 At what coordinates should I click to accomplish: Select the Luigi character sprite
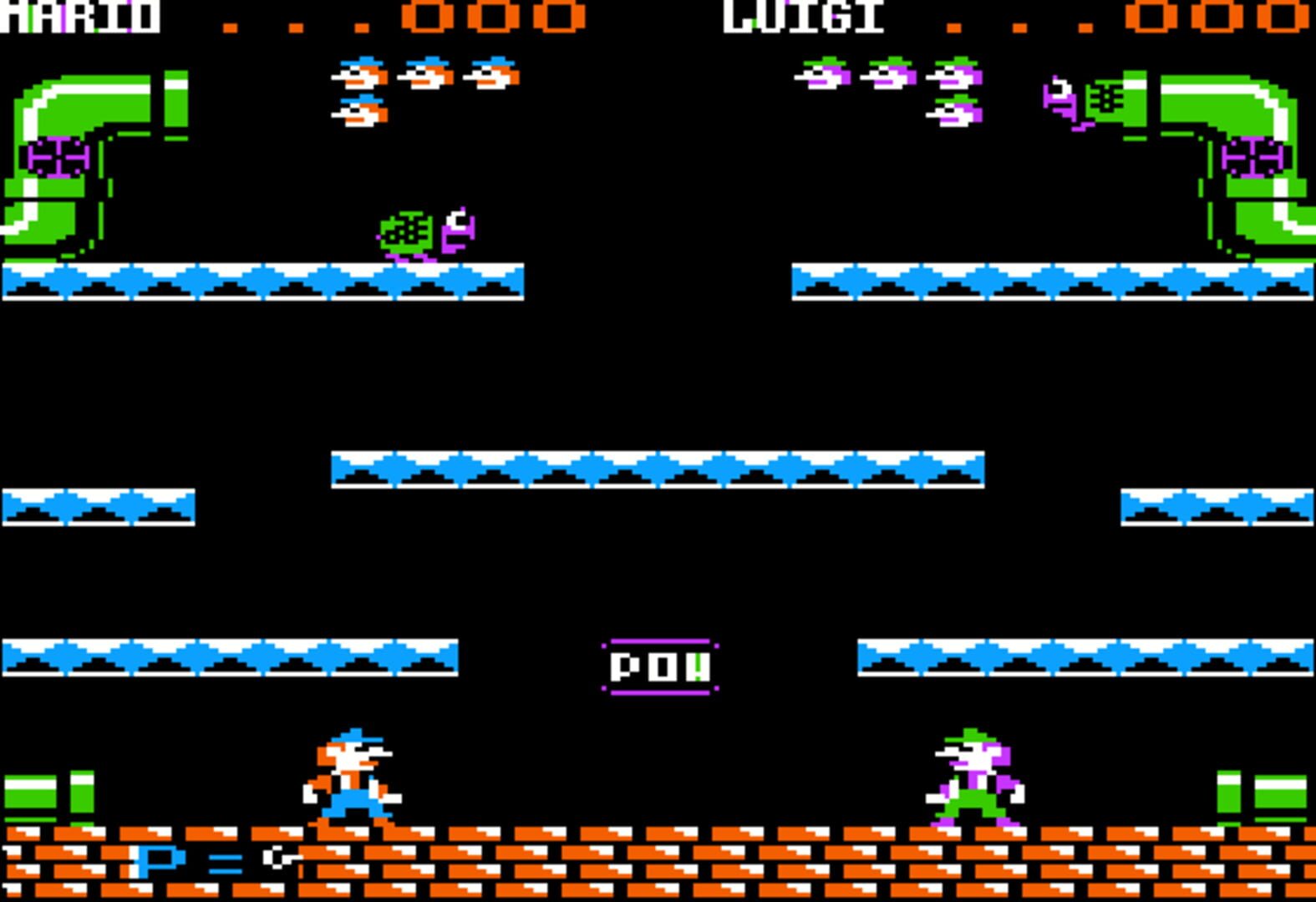pyautogui.click(x=973, y=777)
